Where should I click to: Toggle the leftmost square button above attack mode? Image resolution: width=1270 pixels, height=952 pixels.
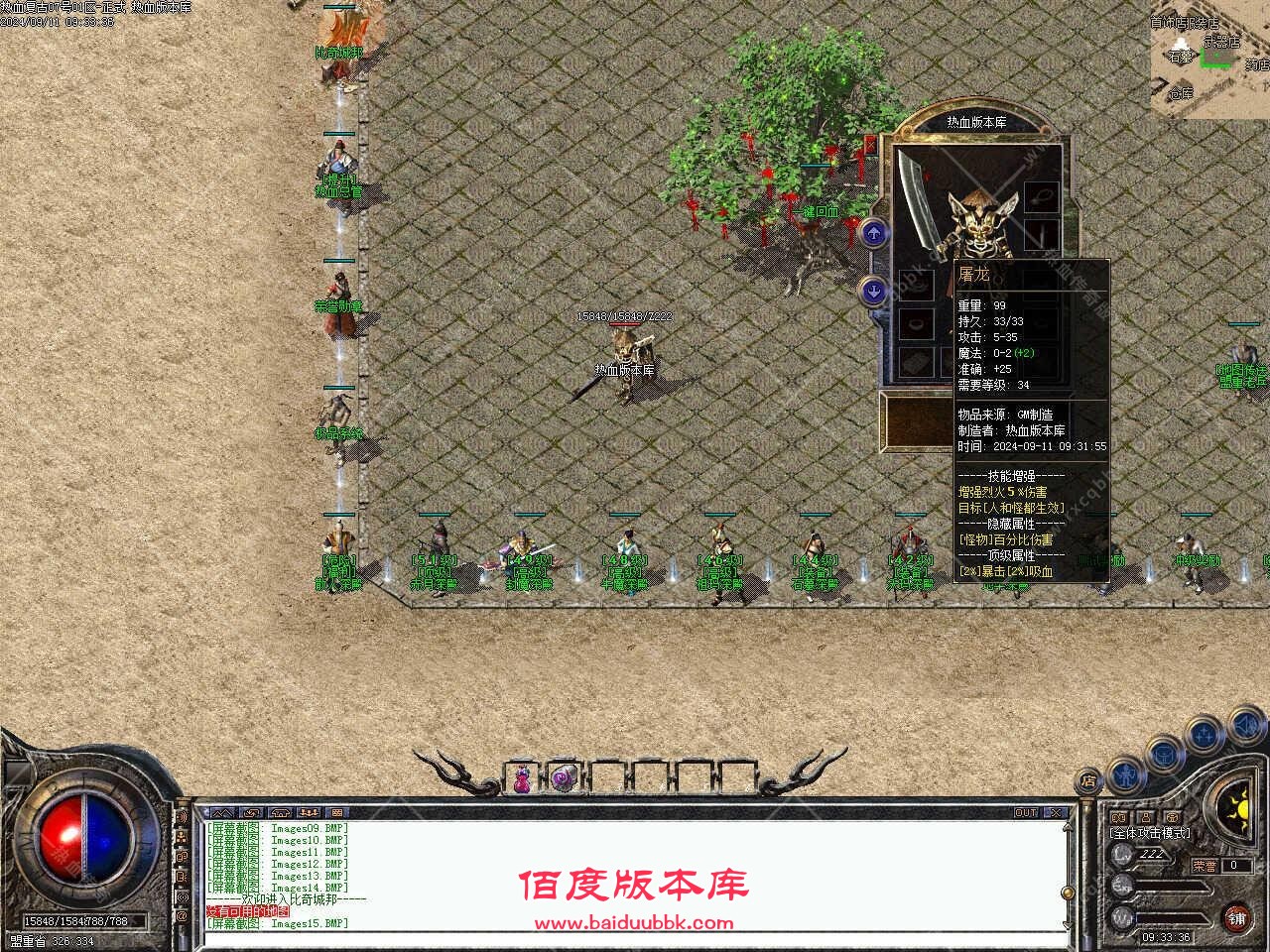(1117, 816)
